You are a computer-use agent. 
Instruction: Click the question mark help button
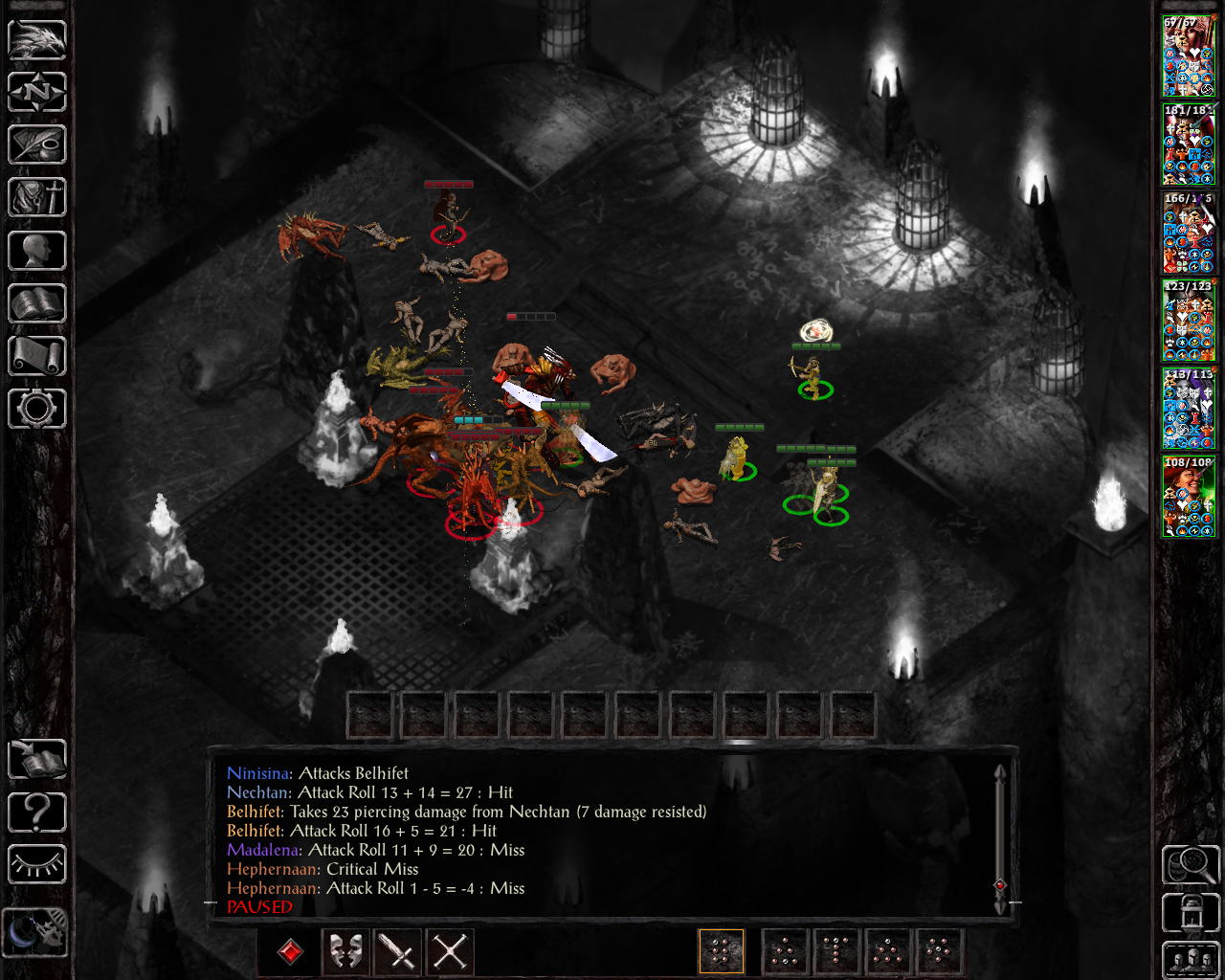pos(37,813)
